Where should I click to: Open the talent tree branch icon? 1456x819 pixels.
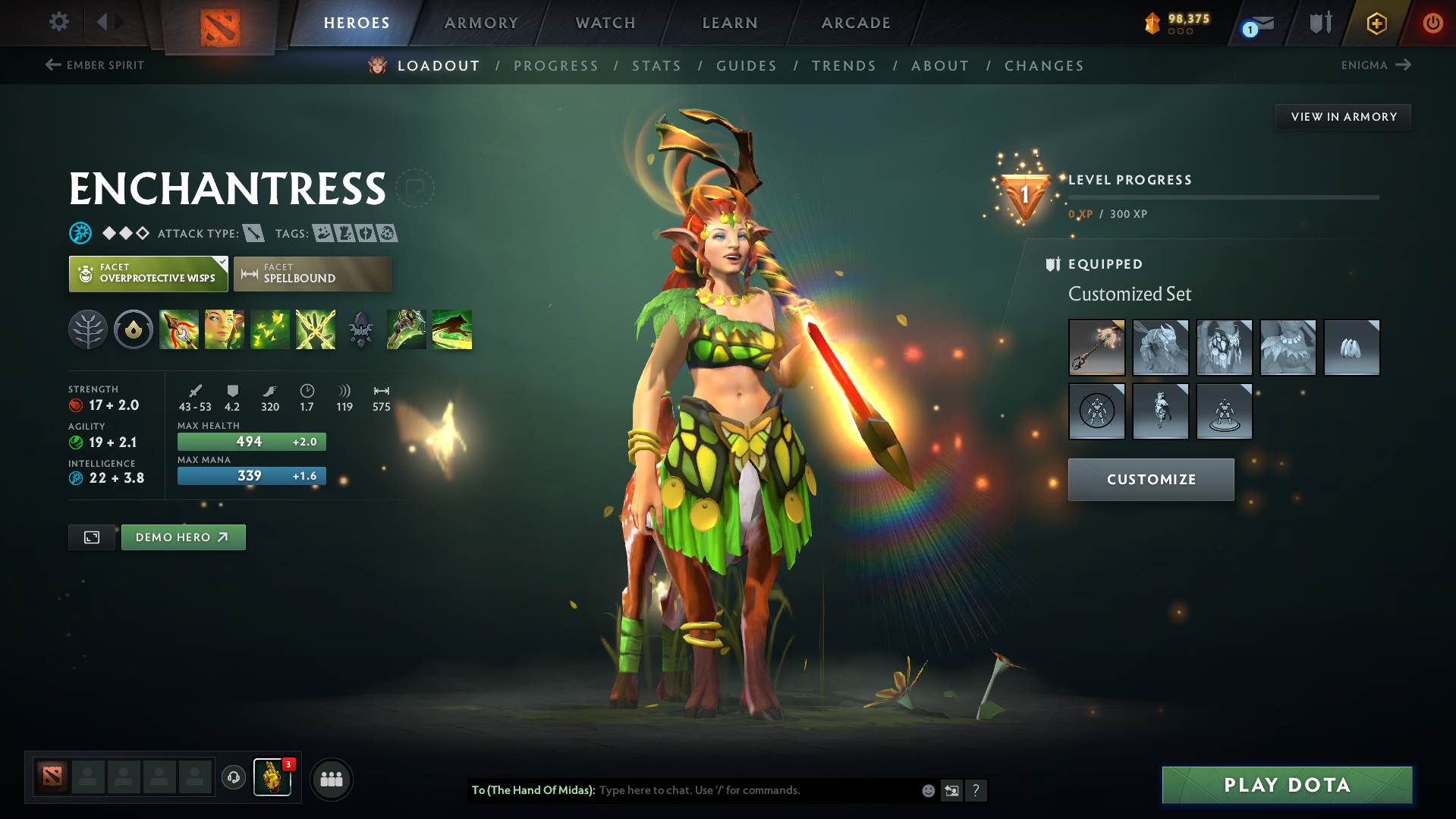[x=88, y=329]
